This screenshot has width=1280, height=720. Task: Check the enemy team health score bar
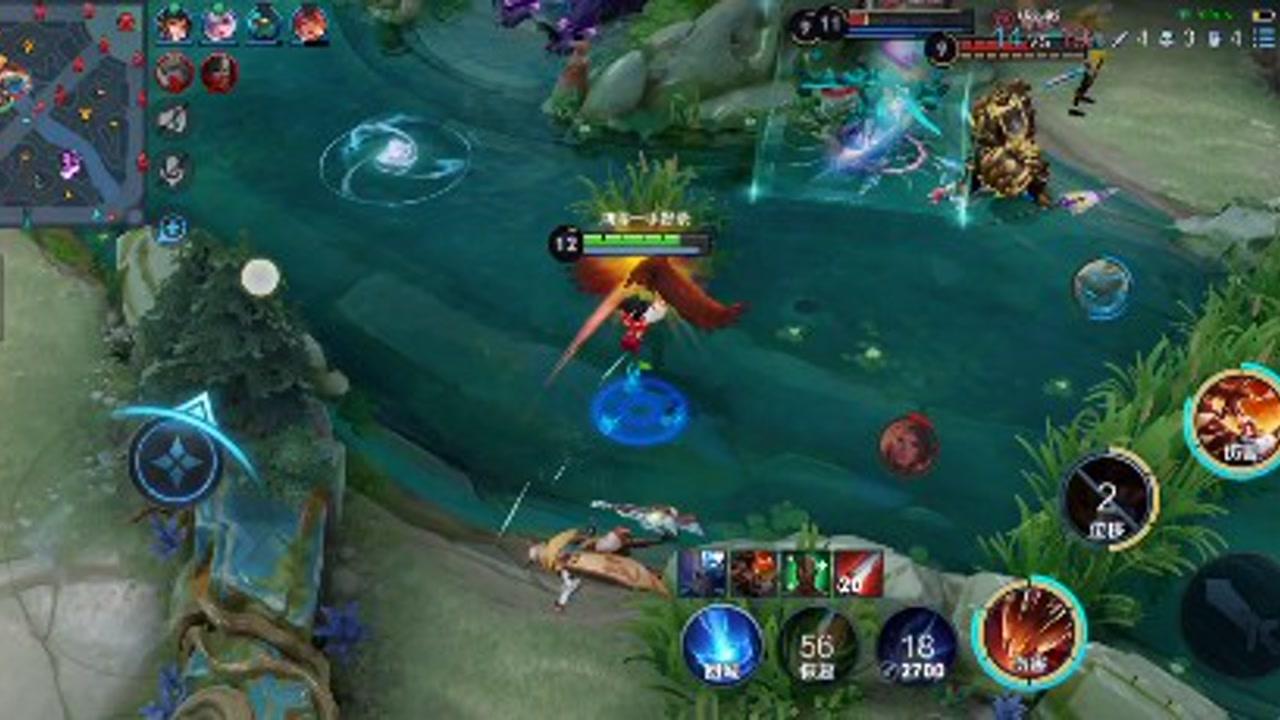point(1000,48)
